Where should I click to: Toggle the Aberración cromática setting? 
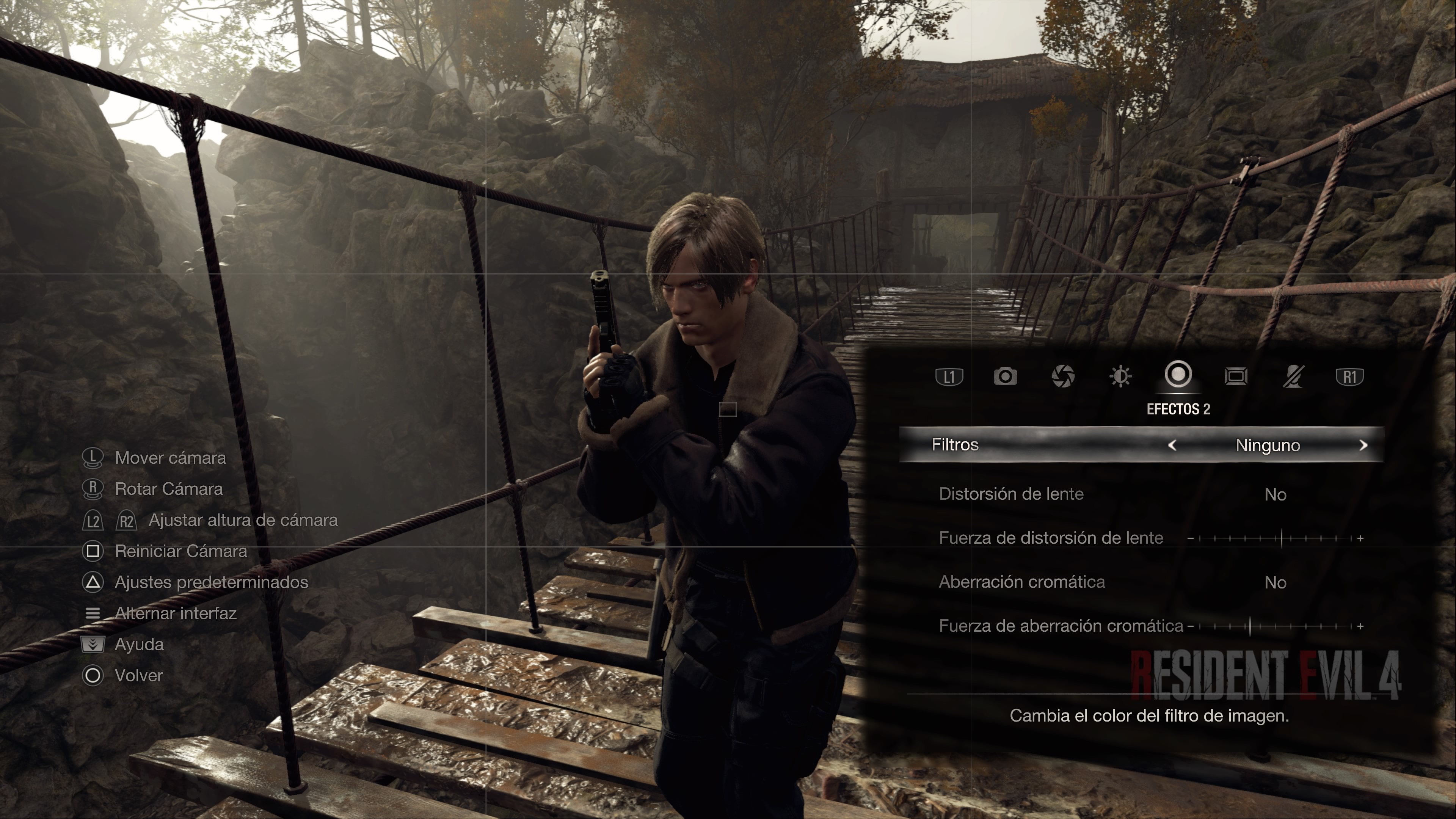[x=1275, y=583]
